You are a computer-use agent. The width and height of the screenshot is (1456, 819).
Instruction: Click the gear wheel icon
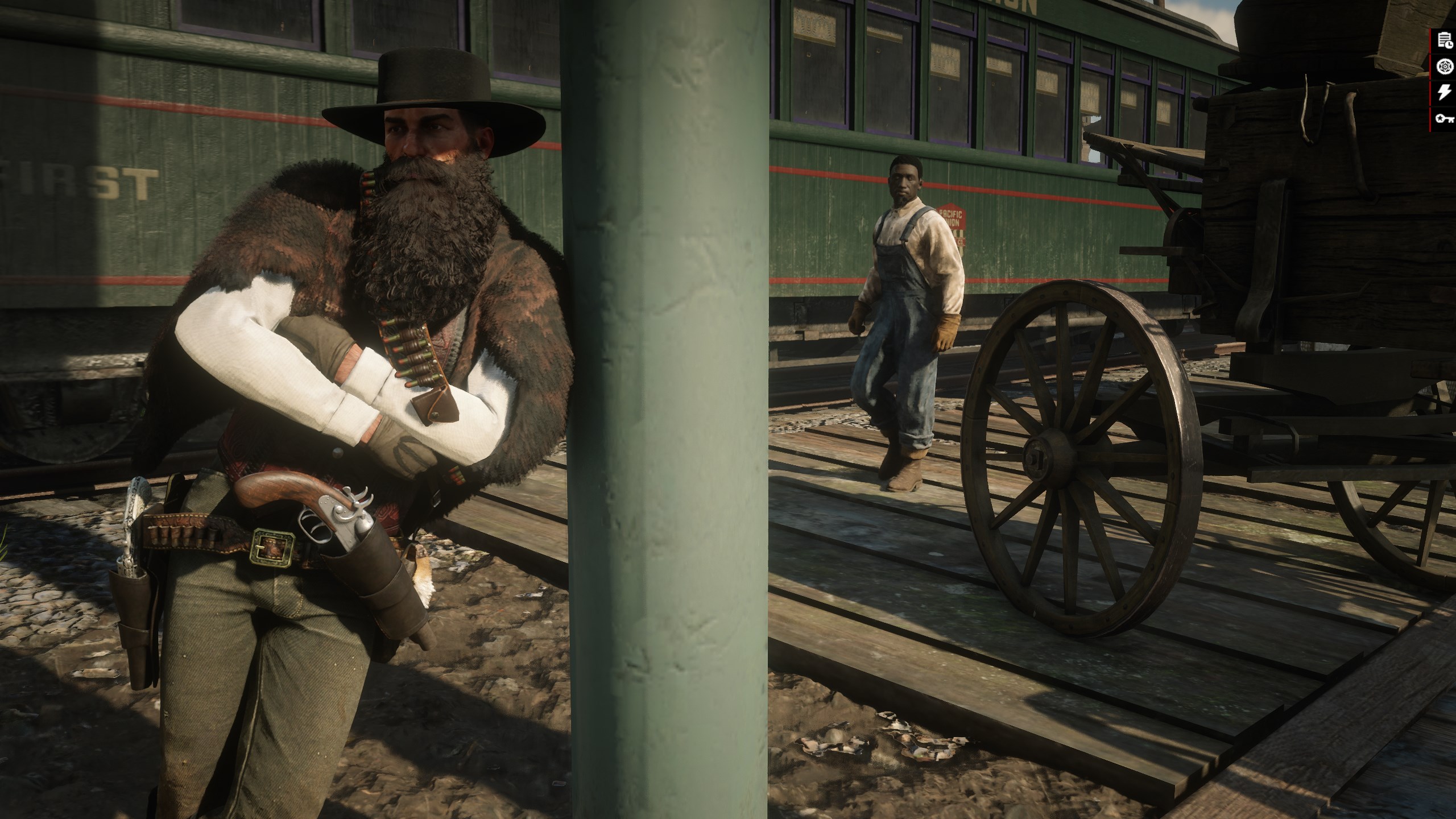point(1444,67)
